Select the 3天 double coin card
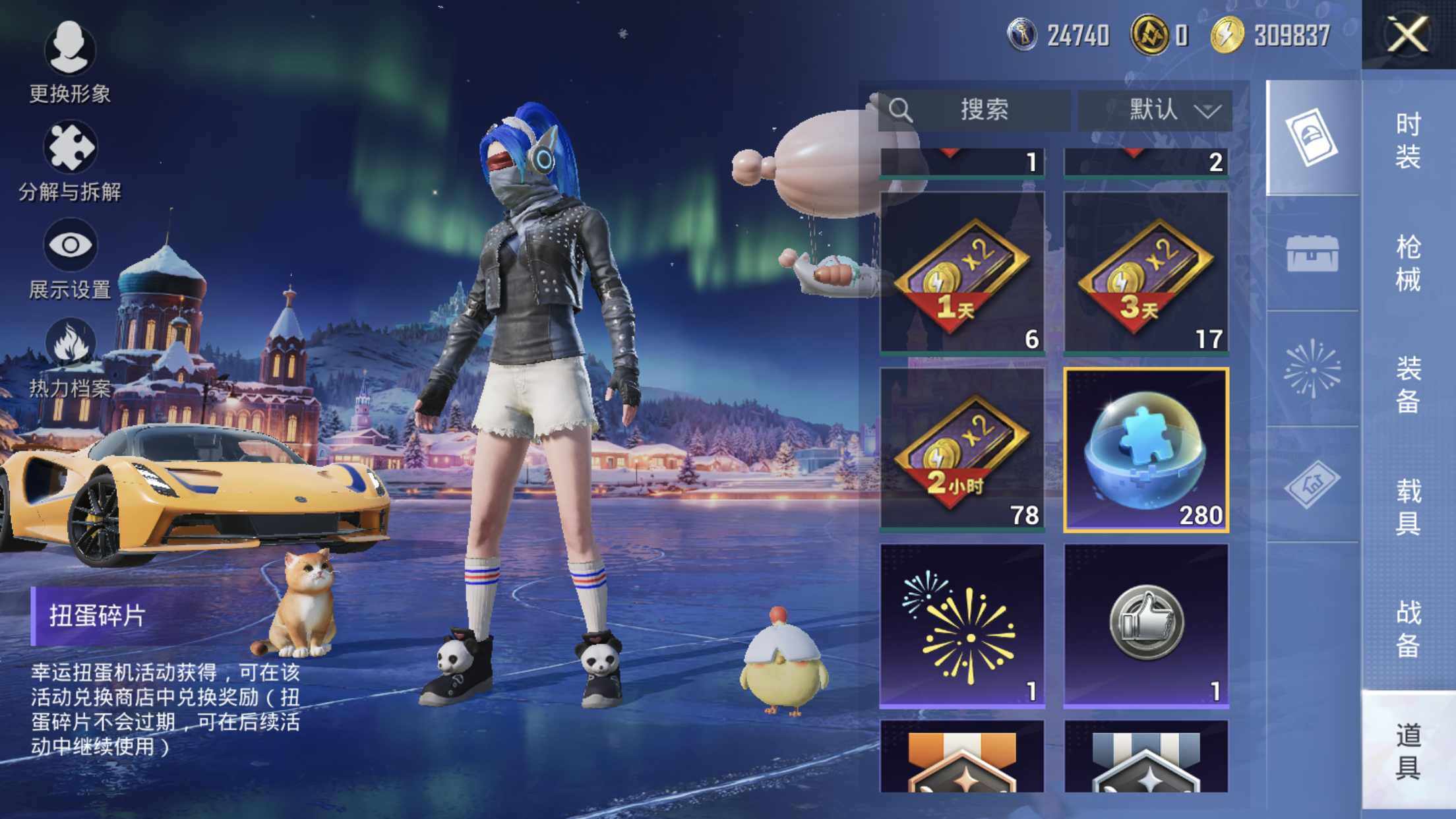Viewport: 1456px width, 819px height. (x=1146, y=274)
